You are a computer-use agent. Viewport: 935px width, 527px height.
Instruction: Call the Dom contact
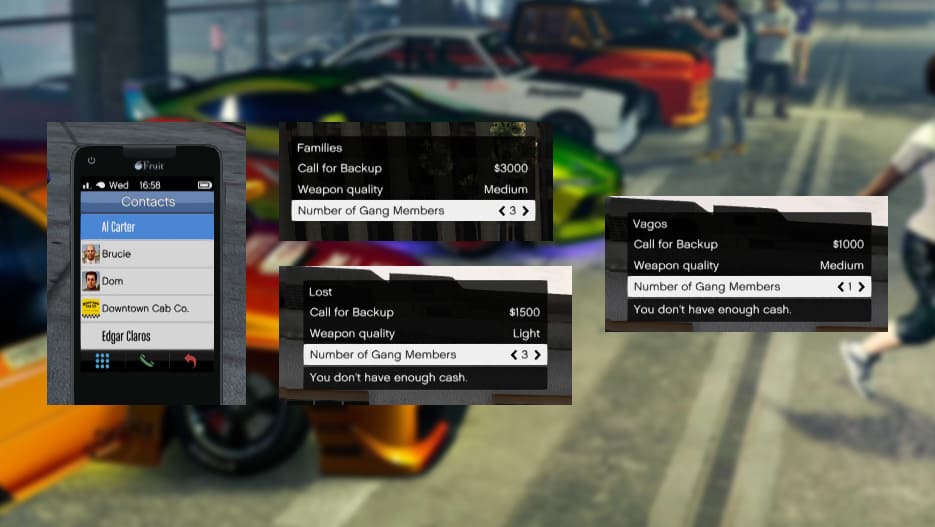147,281
